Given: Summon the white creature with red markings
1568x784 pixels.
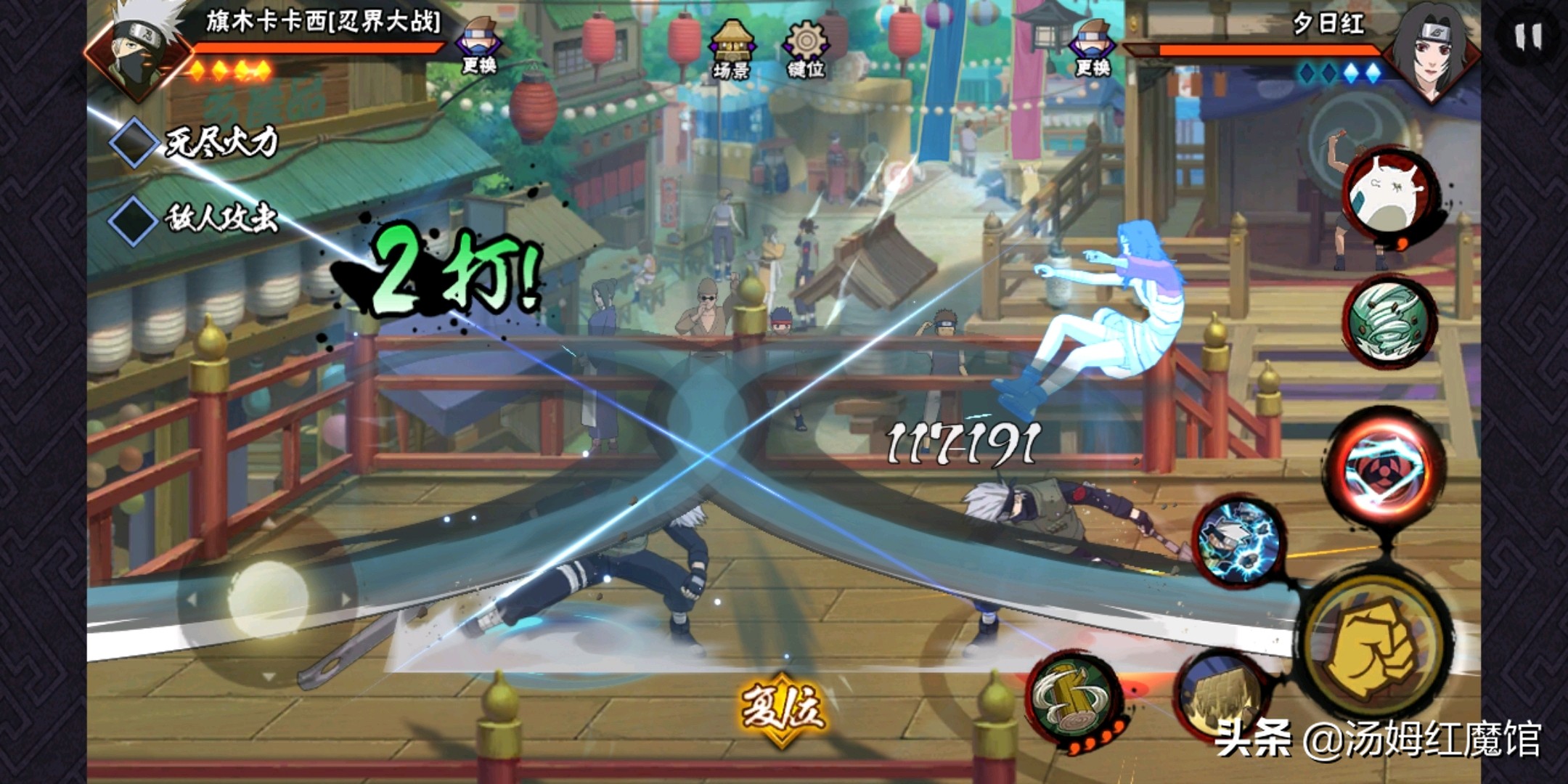Looking at the screenshot, I should coord(1388,194).
